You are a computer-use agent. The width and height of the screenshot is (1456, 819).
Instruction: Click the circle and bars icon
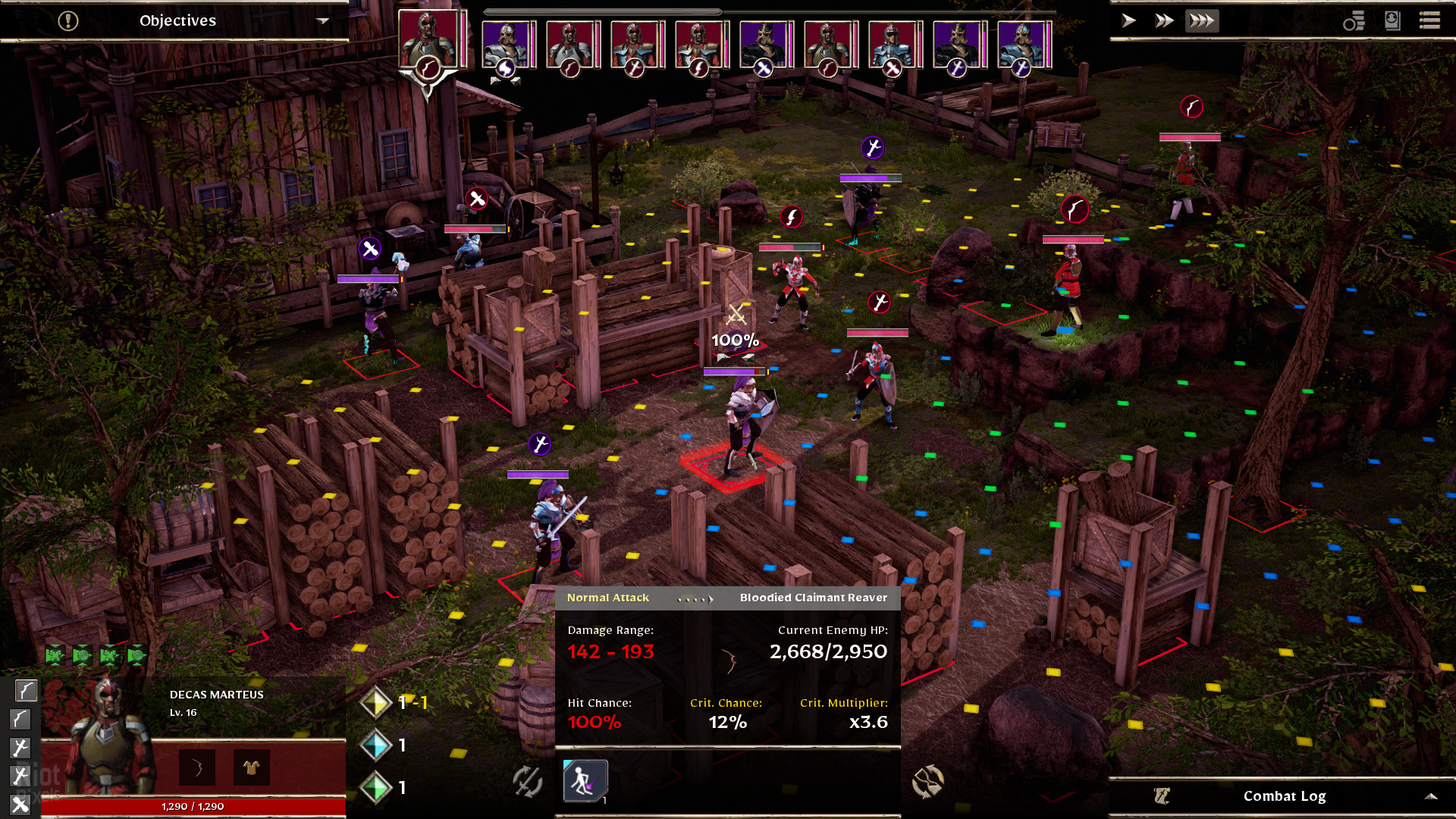click(1354, 21)
